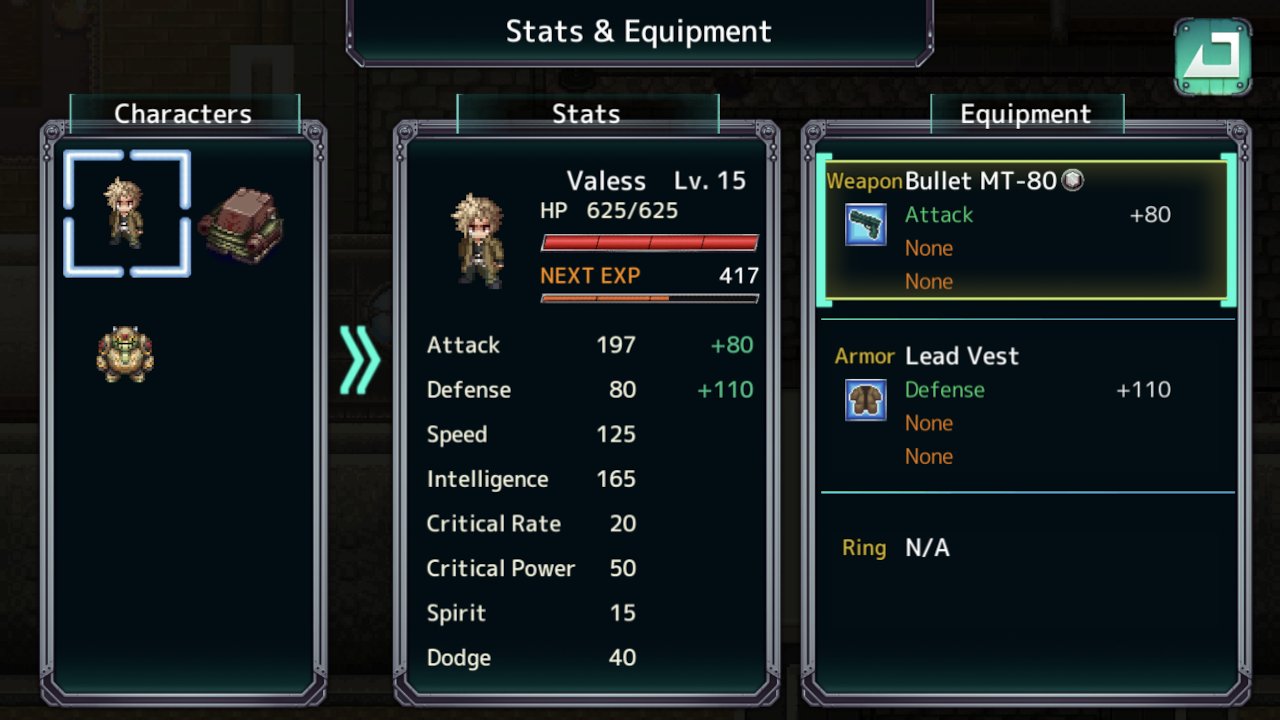
Task: Switch to the Characters panel
Action: tap(182, 113)
